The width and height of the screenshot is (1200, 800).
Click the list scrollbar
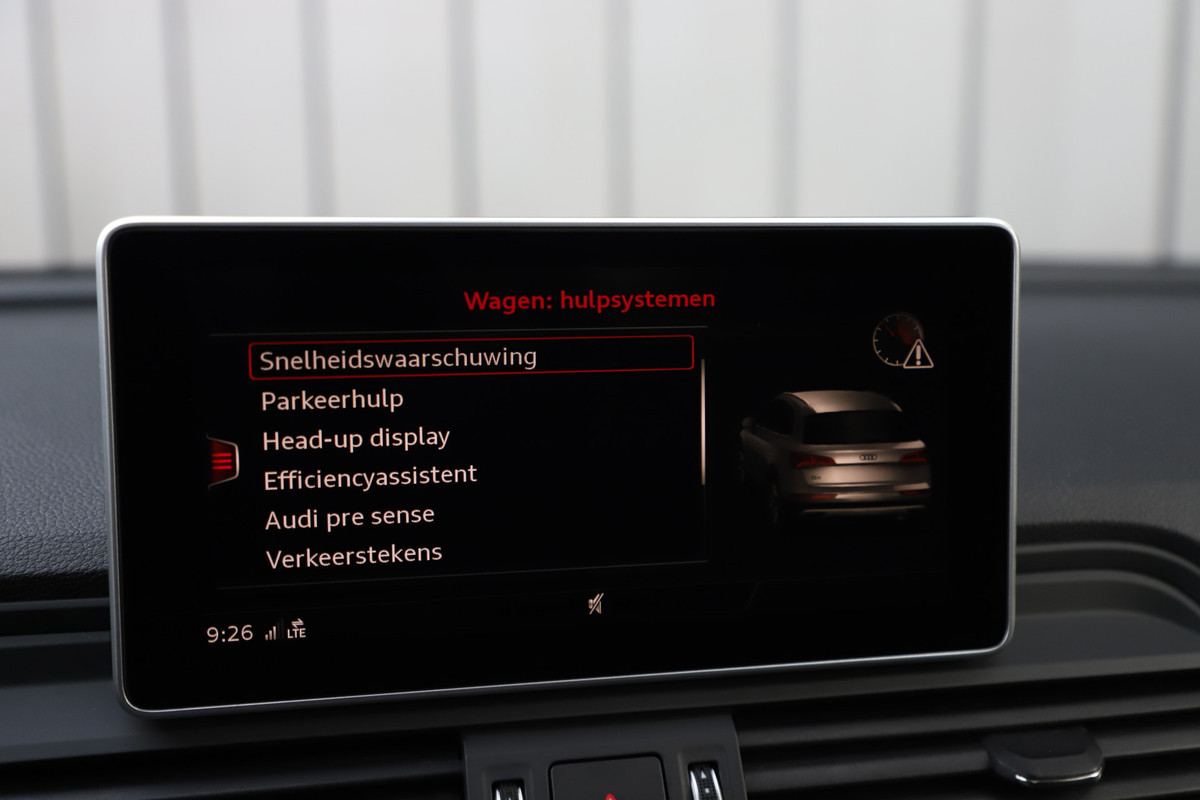[703, 420]
